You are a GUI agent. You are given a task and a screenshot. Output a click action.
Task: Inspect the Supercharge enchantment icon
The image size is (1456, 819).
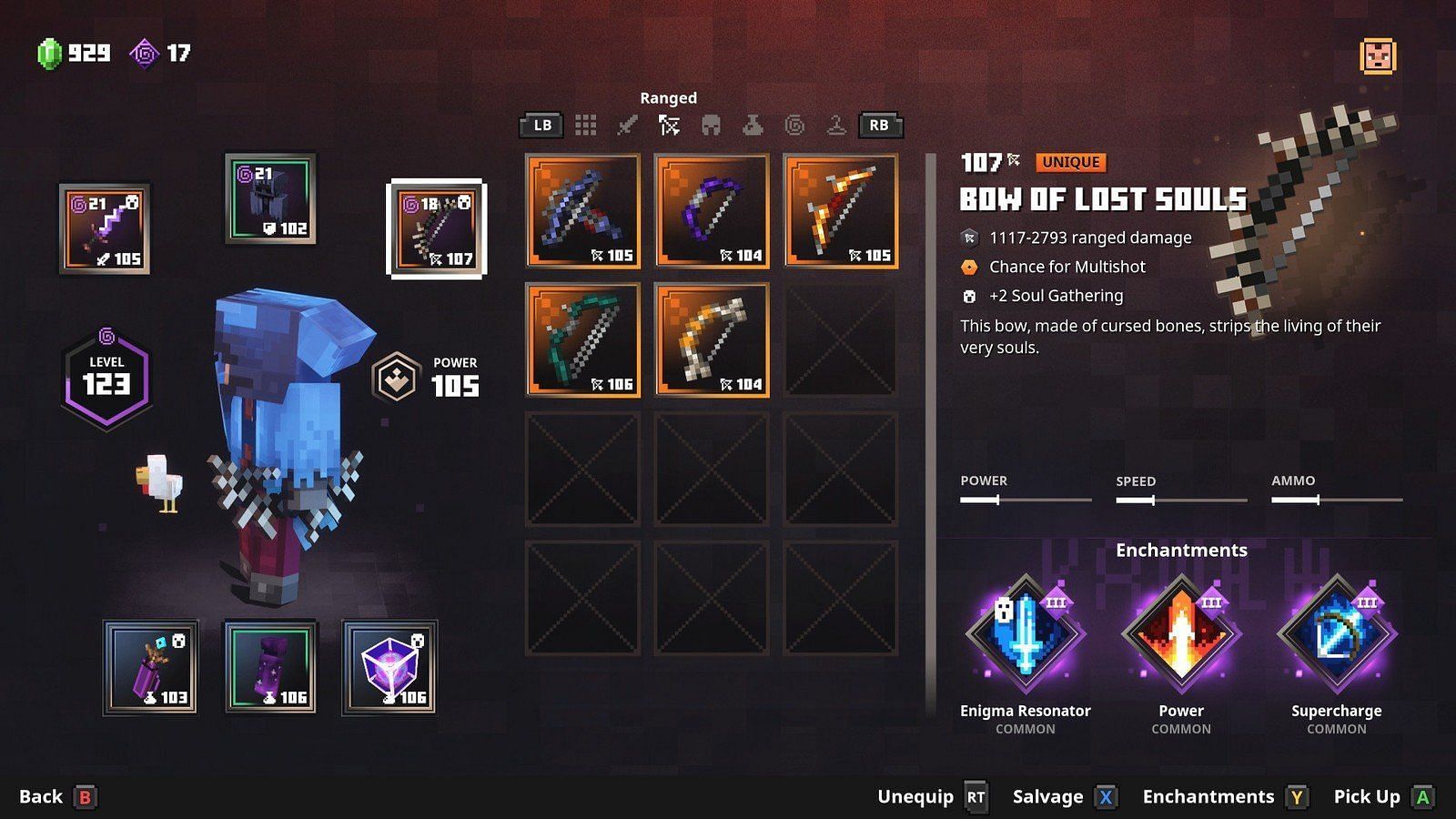pyautogui.click(x=1337, y=634)
